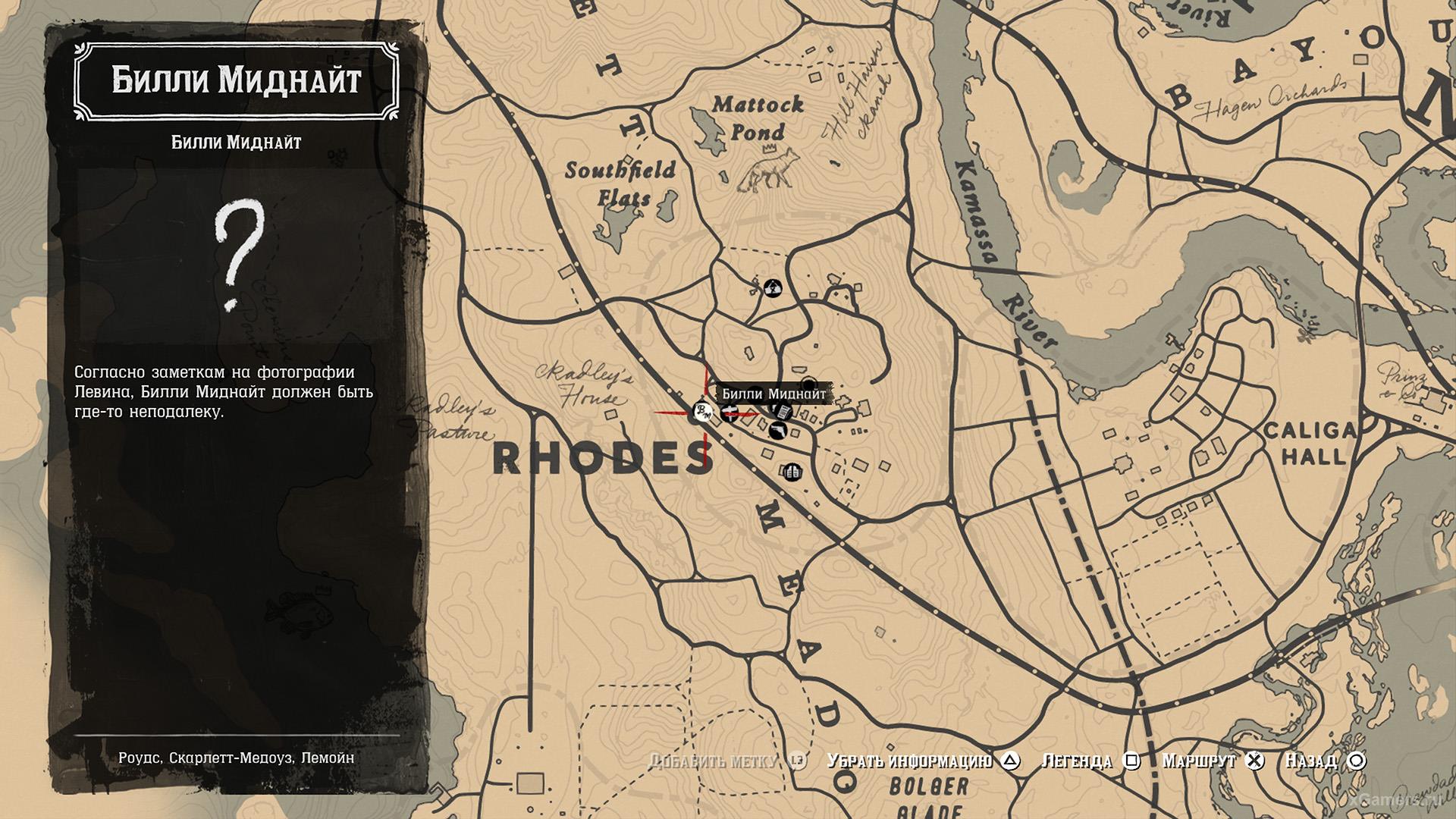This screenshot has height=819, width=1456.
Task: Select the saloon swing-doors map marker
Action: 792,472
